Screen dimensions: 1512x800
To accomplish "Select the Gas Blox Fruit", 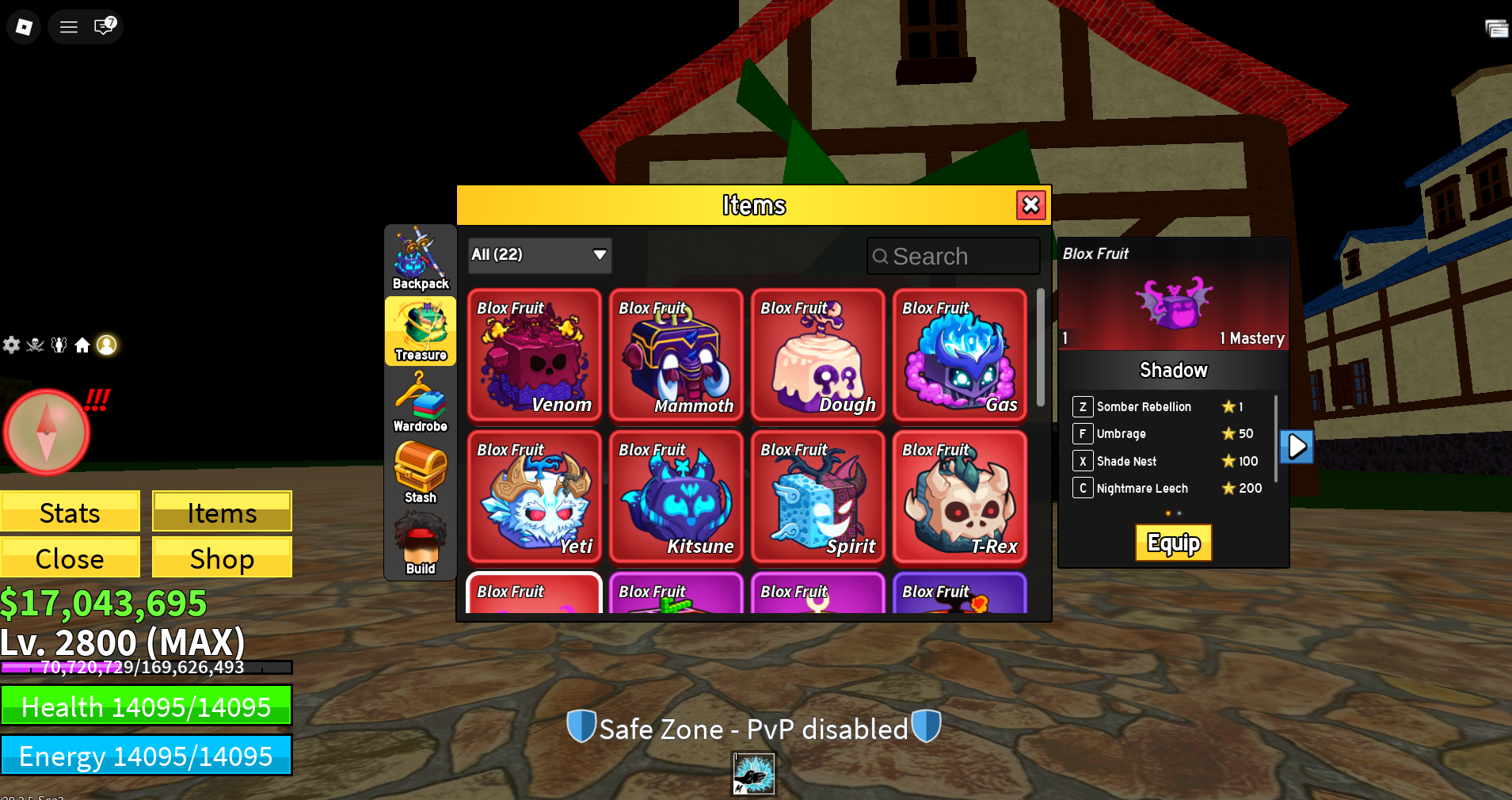I will pos(959,354).
